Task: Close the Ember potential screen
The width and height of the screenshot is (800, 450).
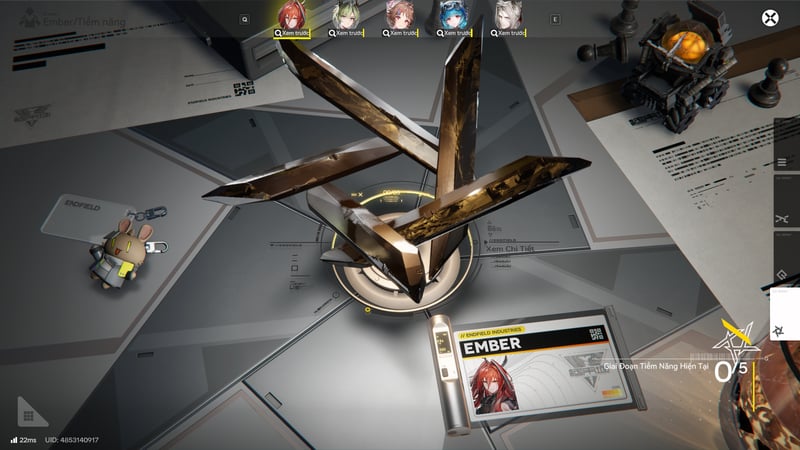Action: tap(770, 18)
